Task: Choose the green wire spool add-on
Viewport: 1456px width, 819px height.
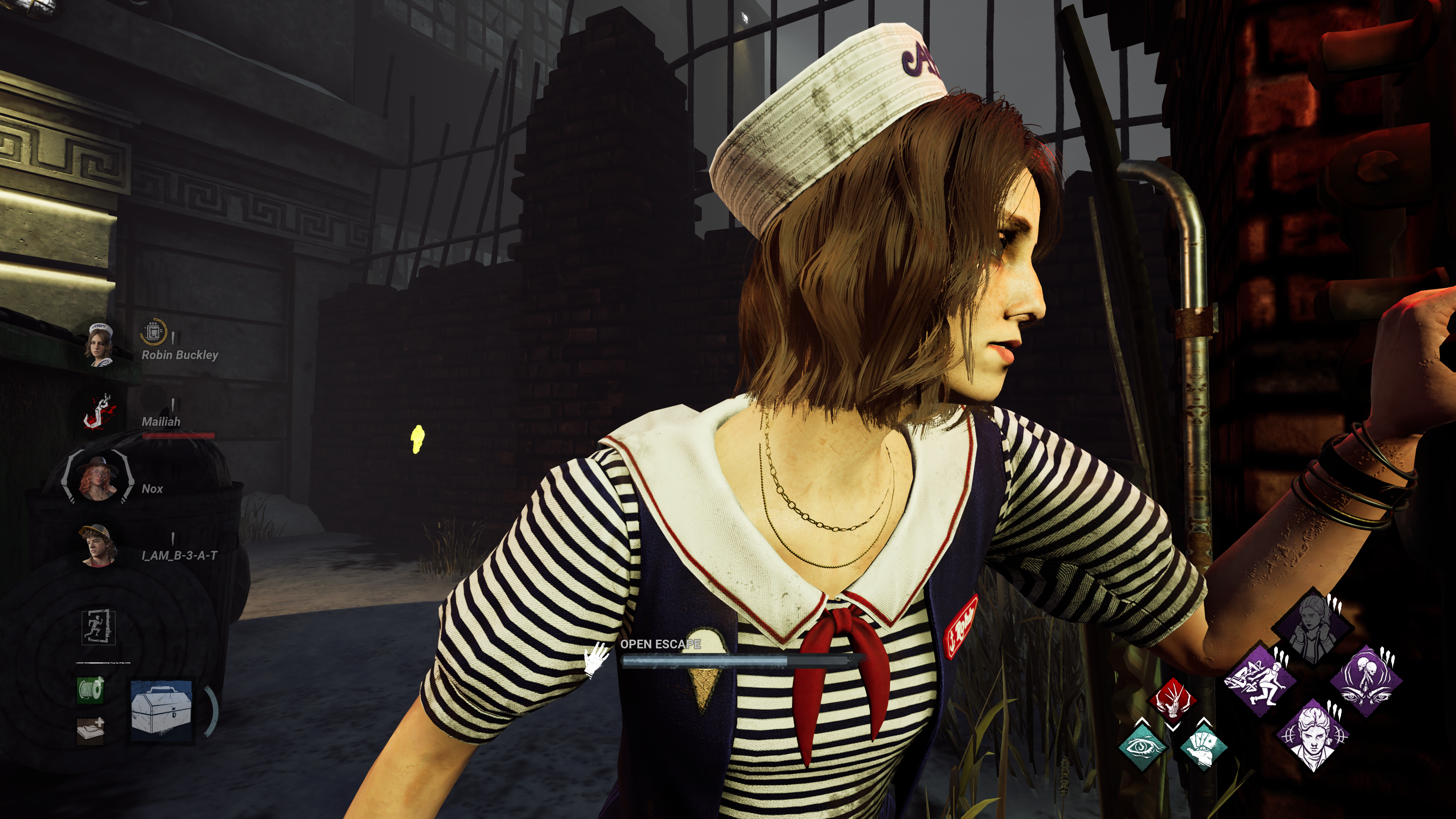Action: (91, 690)
